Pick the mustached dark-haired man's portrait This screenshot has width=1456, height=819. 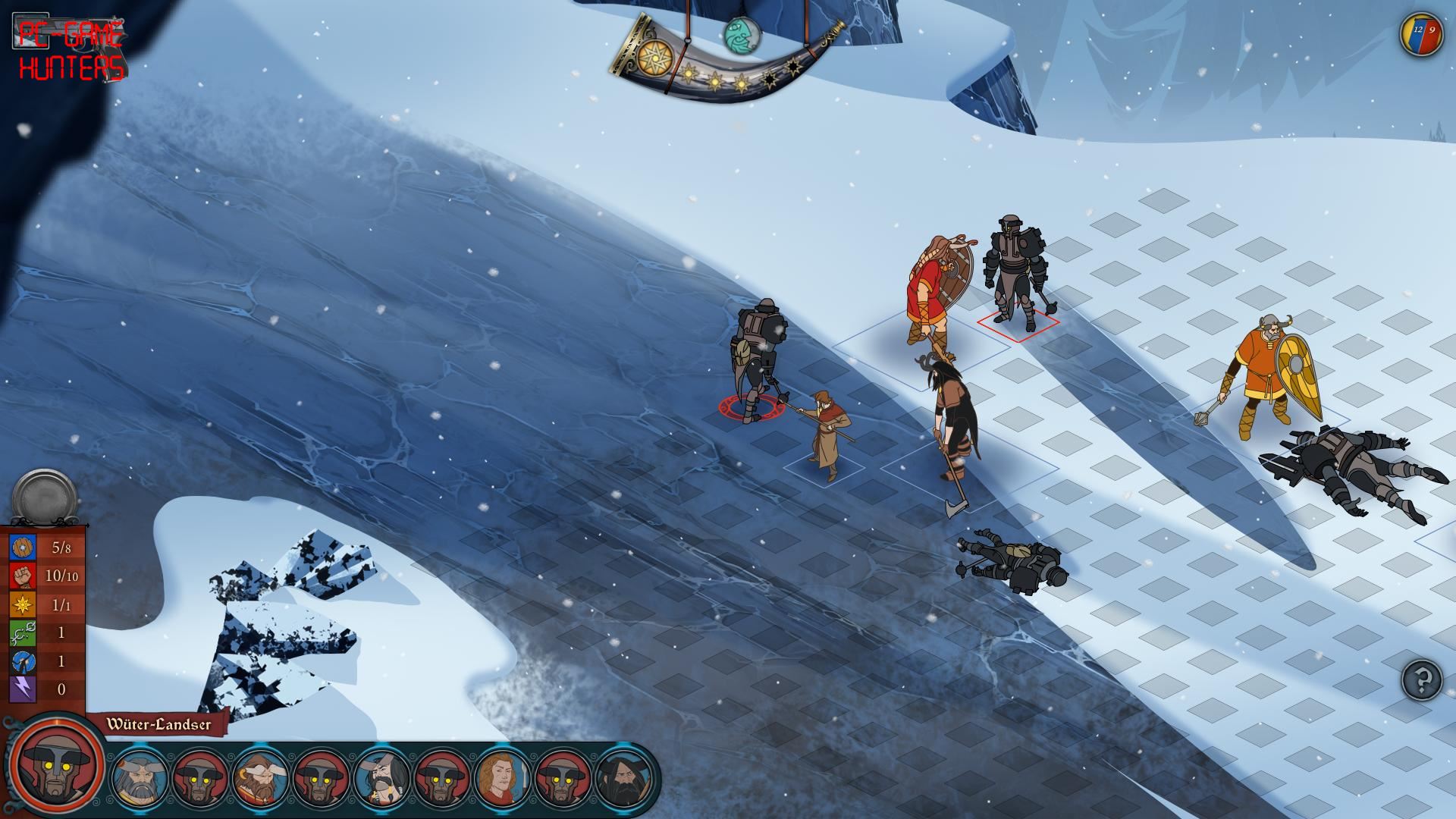click(382, 778)
